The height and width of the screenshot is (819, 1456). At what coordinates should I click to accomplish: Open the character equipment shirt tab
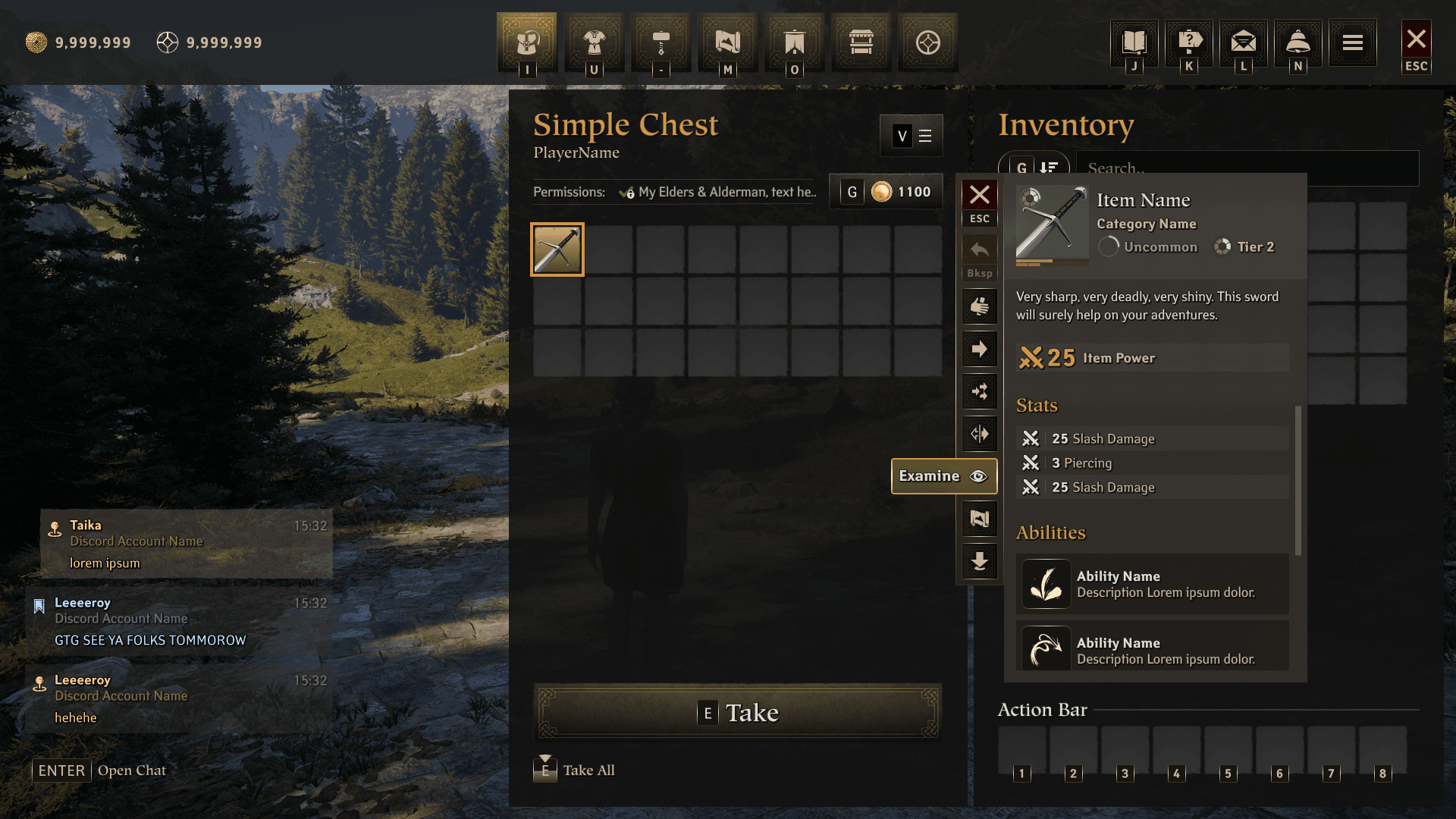(594, 42)
